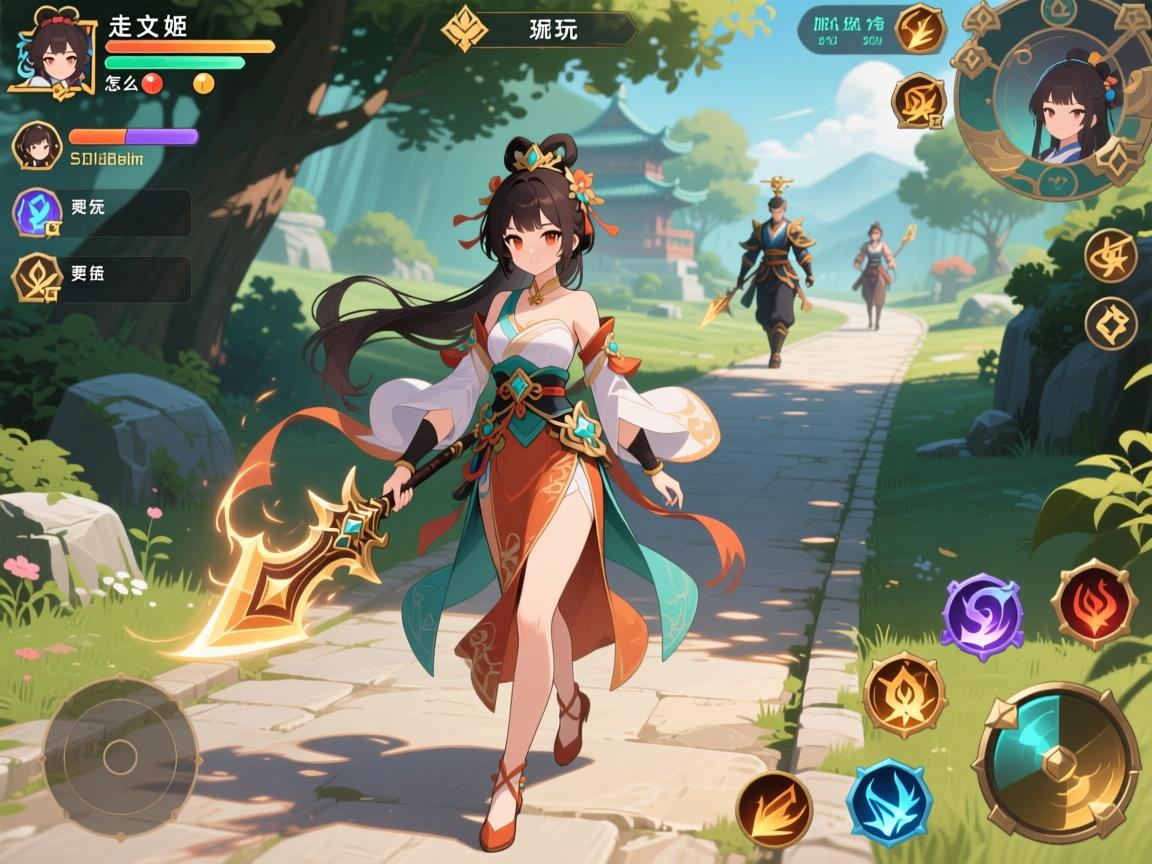Cast the blue ice claw skill
The image size is (1152, 864).
click(x=889, y=803)
